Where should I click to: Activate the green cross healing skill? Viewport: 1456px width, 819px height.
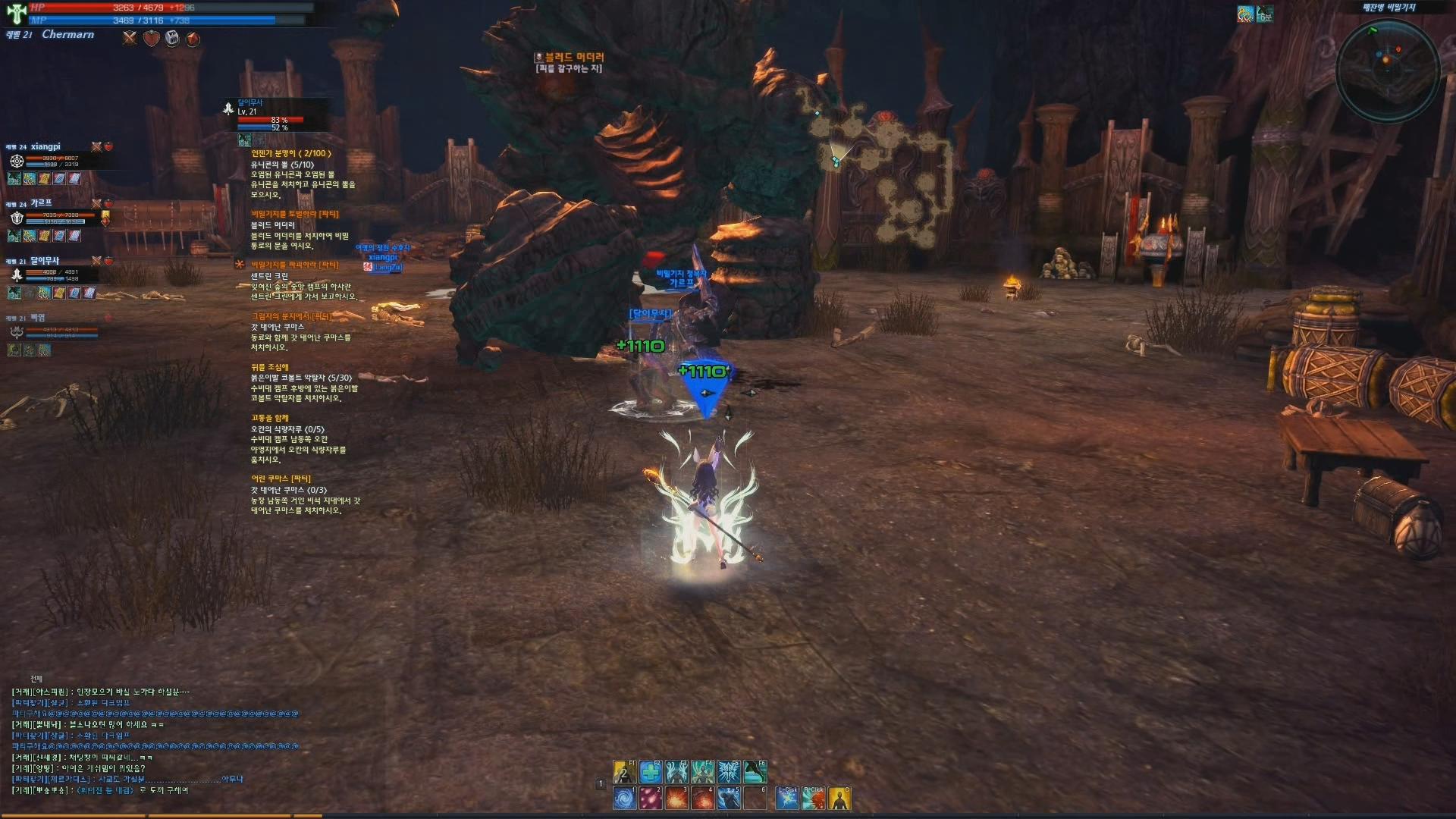coord(651,772)
